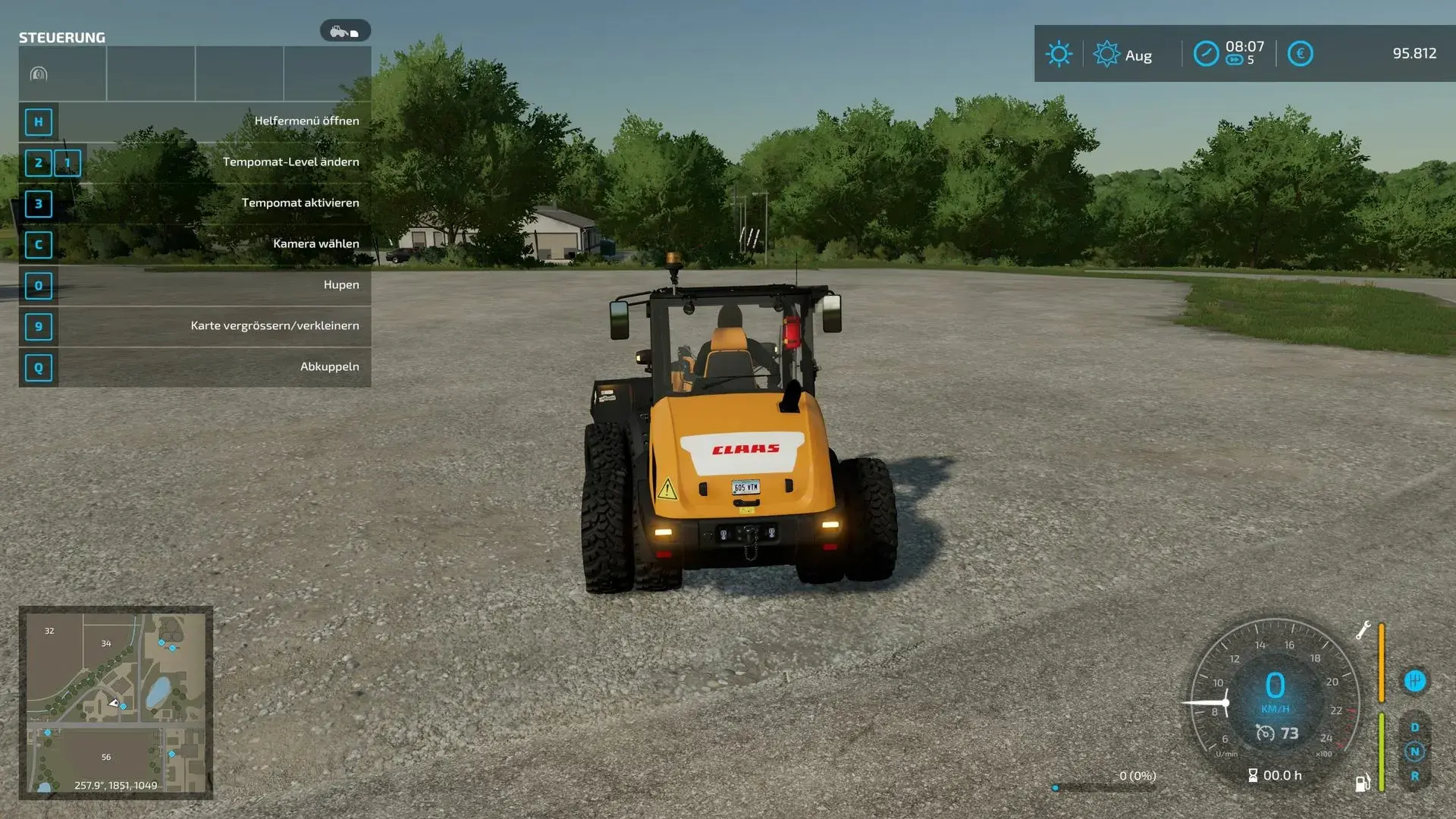Toggle the headlight icon in the control panel
The height and width of the screenshot is (819, 1456).
39,74
